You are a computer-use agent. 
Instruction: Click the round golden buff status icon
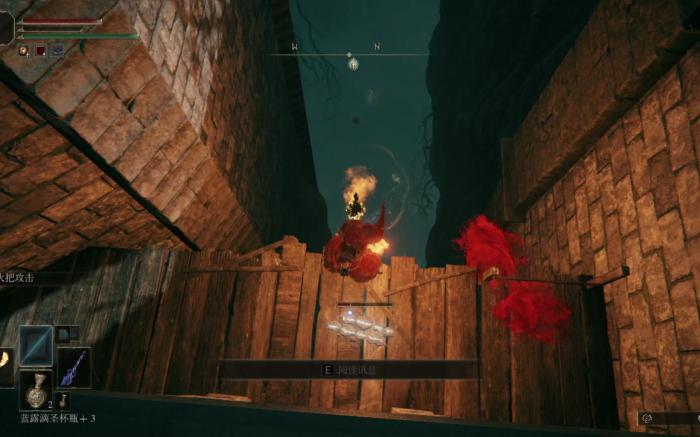(23, 50)
